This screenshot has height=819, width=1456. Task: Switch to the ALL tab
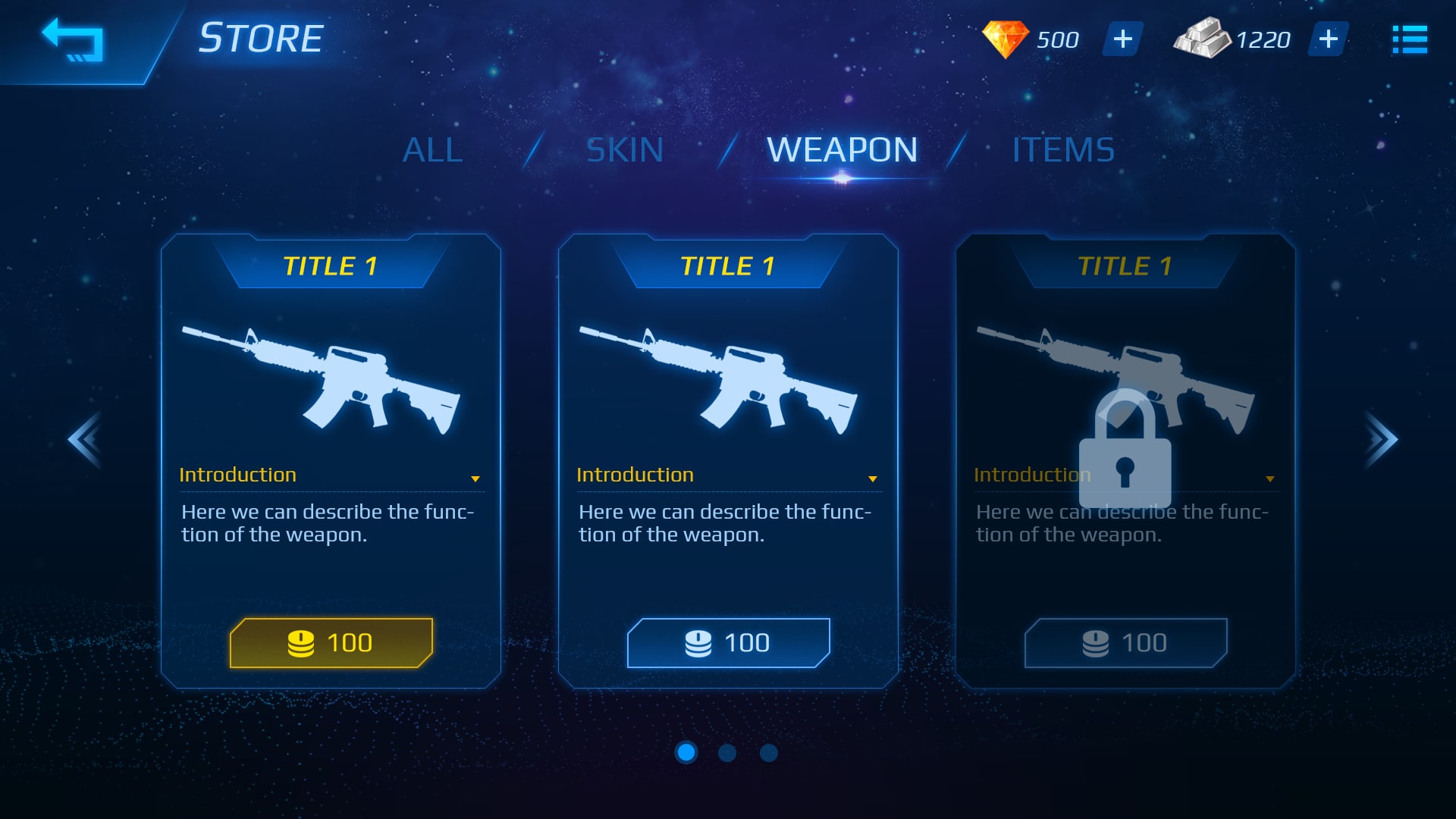(432, 150)
